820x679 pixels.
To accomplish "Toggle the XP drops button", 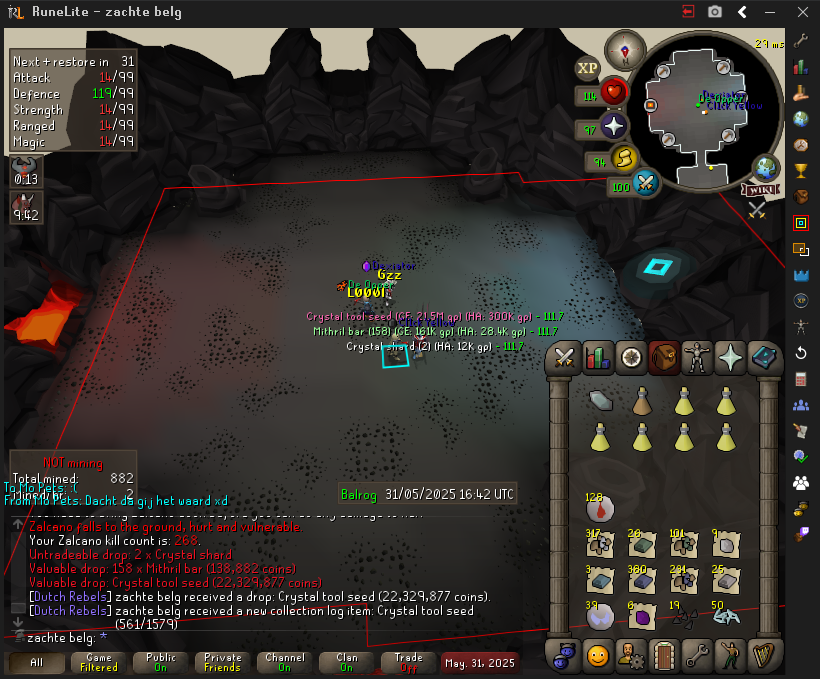I will [587, 68].
